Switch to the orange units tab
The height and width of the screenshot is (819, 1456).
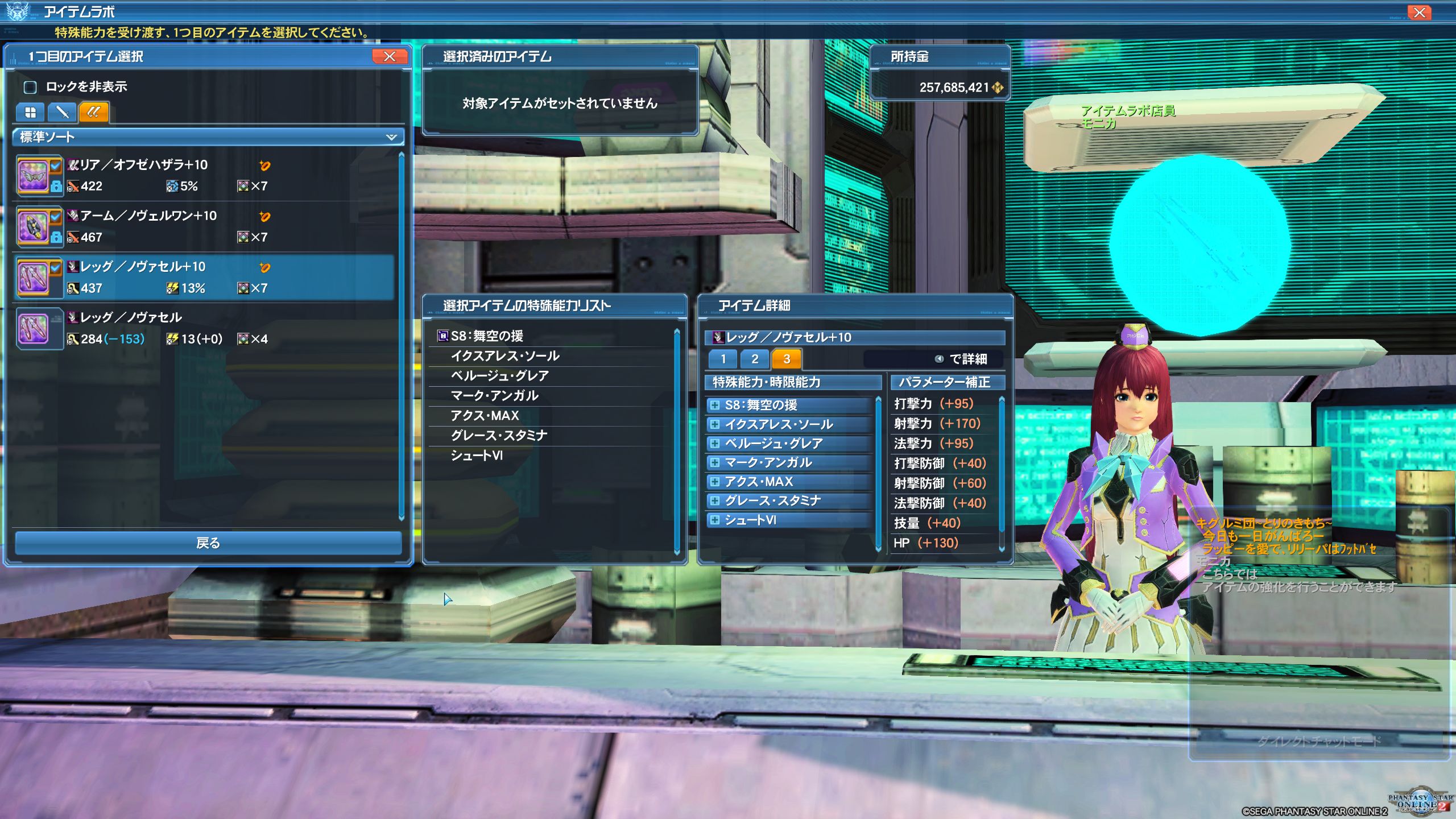tap(94, 112)
